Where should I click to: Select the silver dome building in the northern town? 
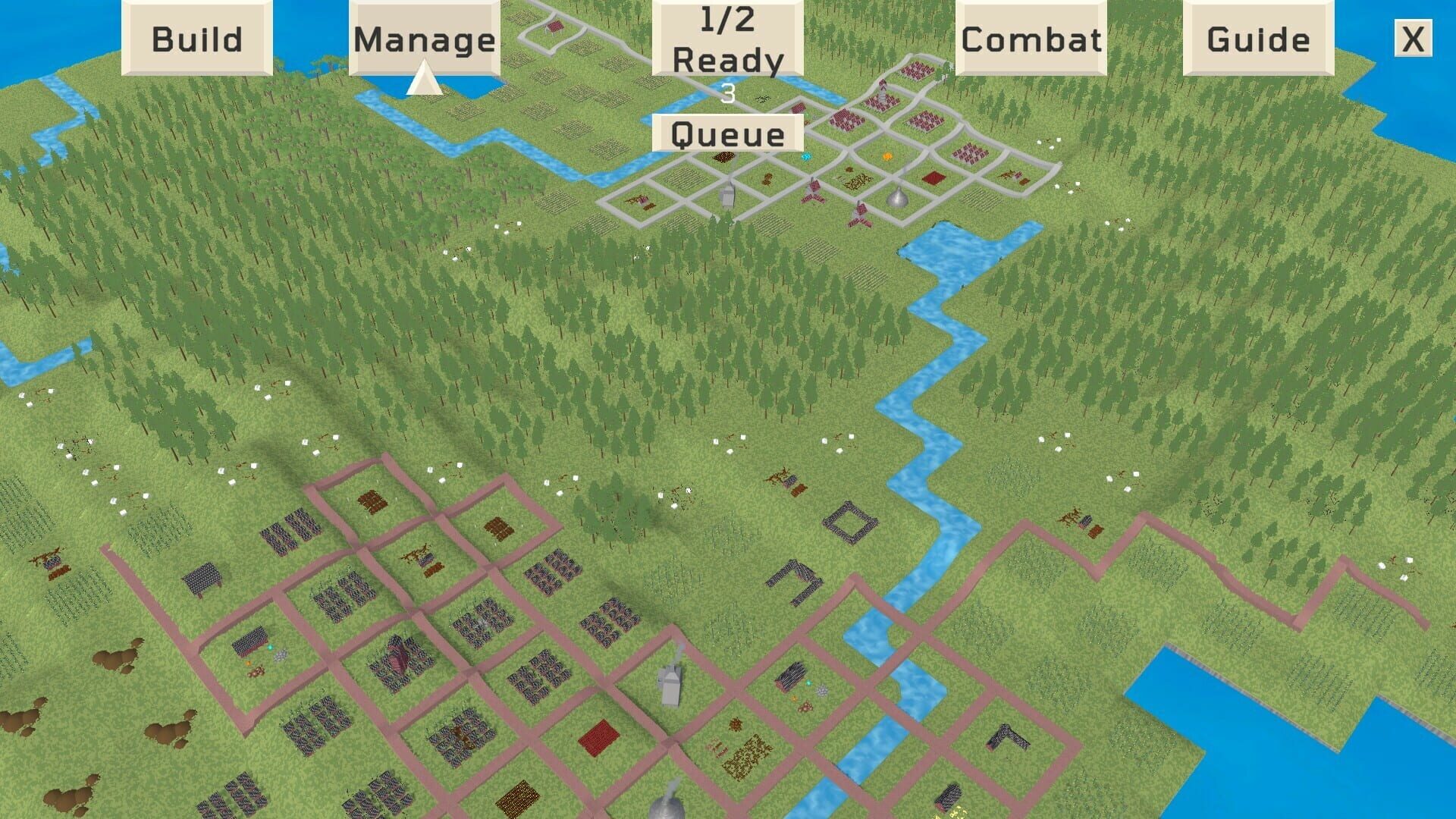896,197
